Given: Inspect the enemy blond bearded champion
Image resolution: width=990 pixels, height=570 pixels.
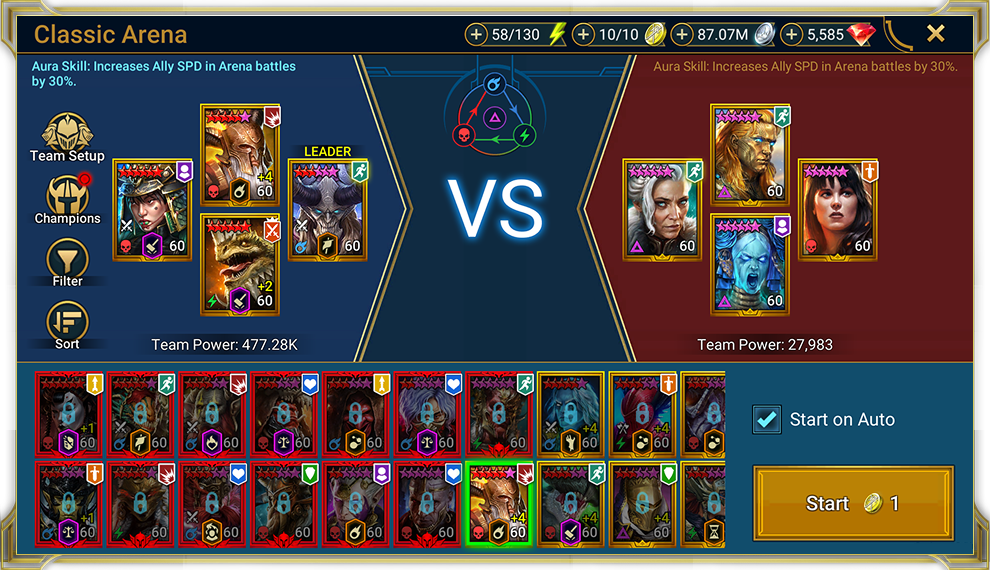Looking at the screenshot, I should [749, 154].
